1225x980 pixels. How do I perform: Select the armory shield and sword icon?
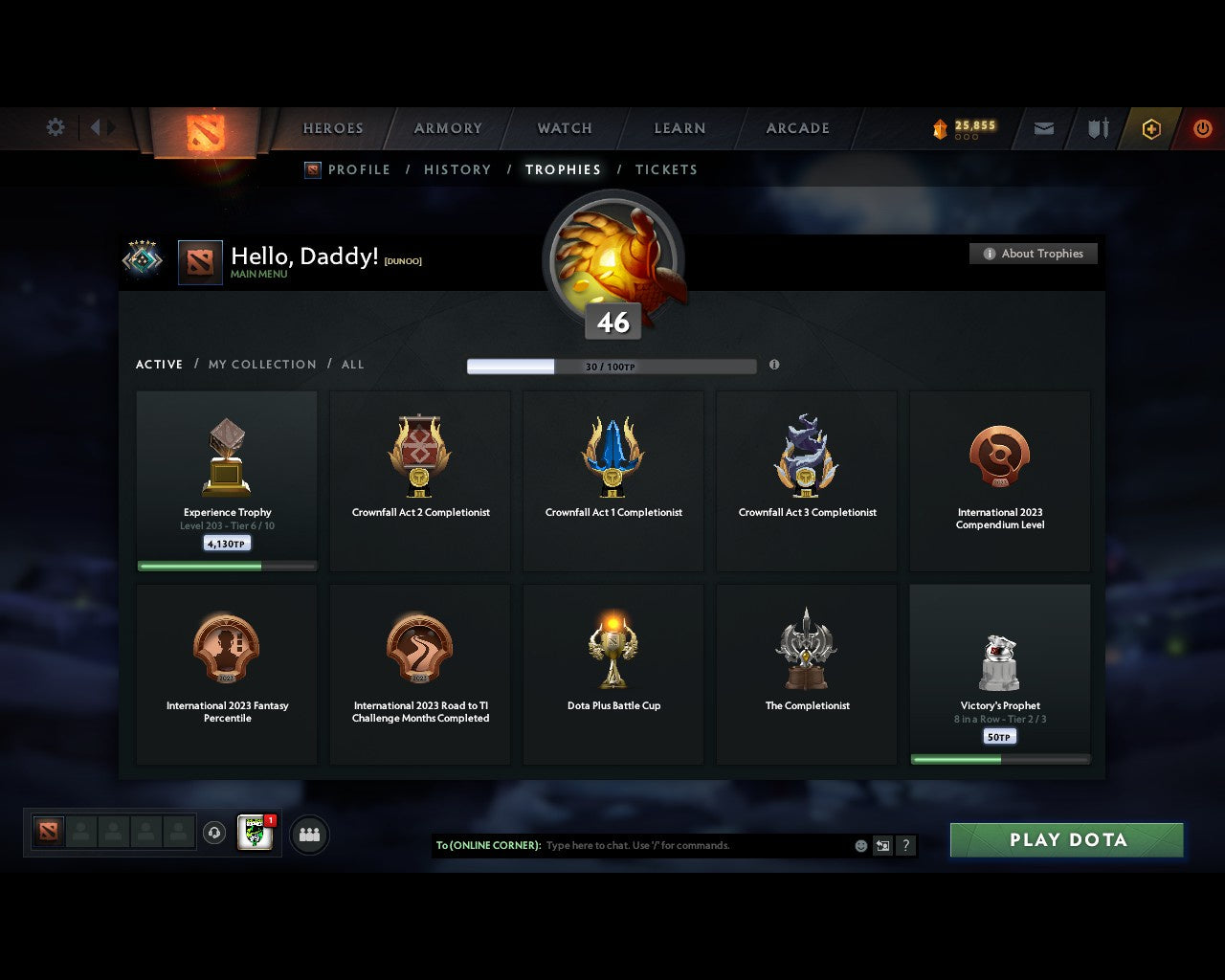pyautogui.click(x=1097, y=127)
